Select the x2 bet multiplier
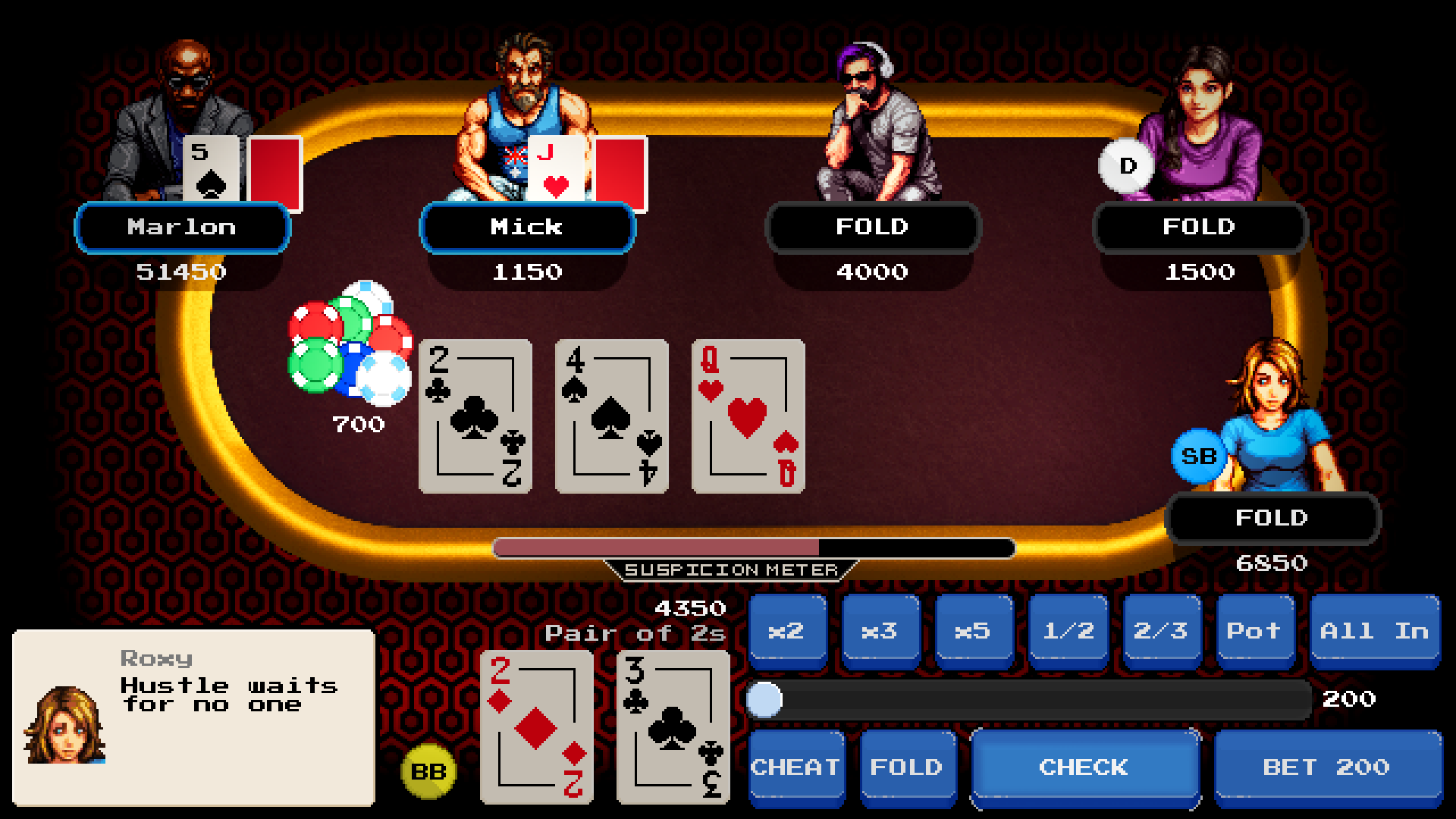1456x819 pixels. point(786,631)
